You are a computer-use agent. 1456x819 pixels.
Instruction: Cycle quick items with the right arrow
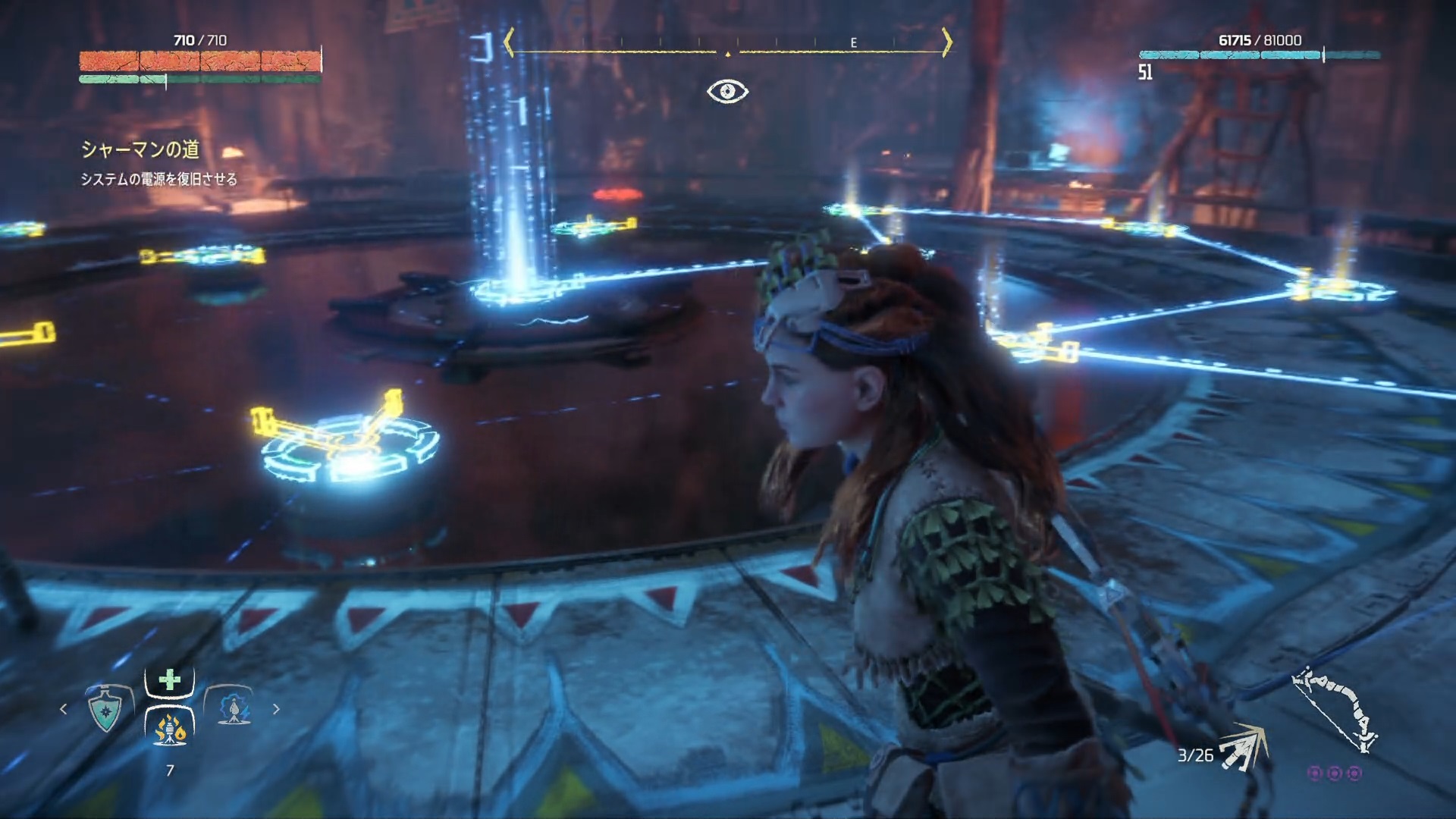click(x=276, y=709)
